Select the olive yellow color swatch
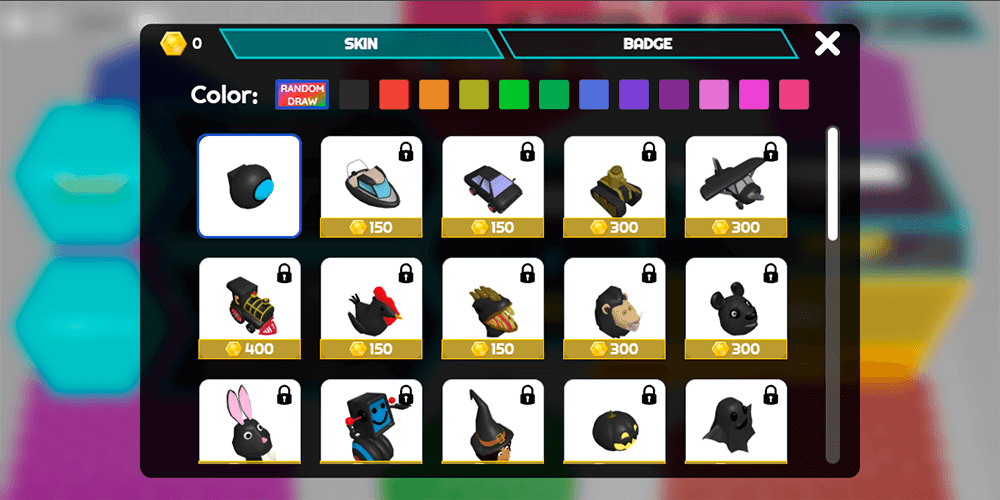 [x=474, y=95]
